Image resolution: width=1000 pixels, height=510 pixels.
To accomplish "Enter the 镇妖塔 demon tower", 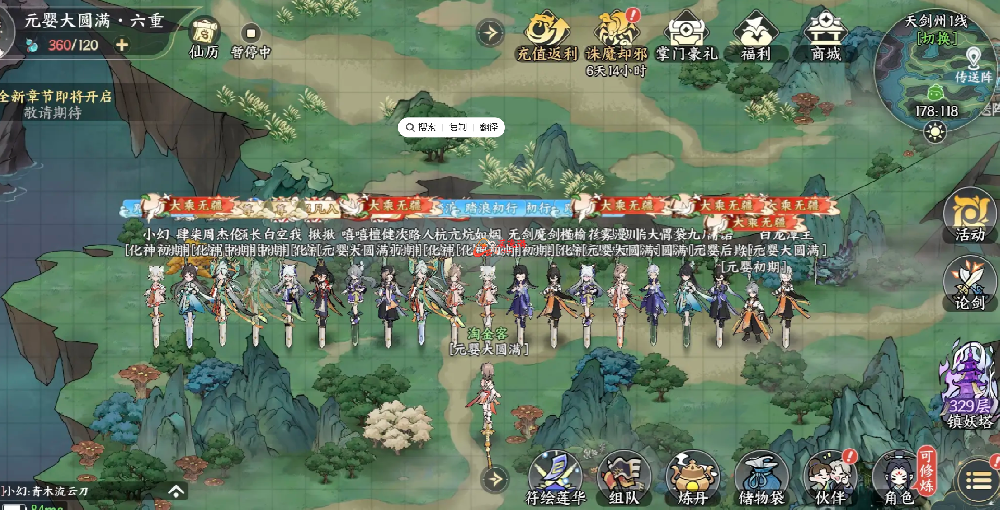I will [969, 385].
